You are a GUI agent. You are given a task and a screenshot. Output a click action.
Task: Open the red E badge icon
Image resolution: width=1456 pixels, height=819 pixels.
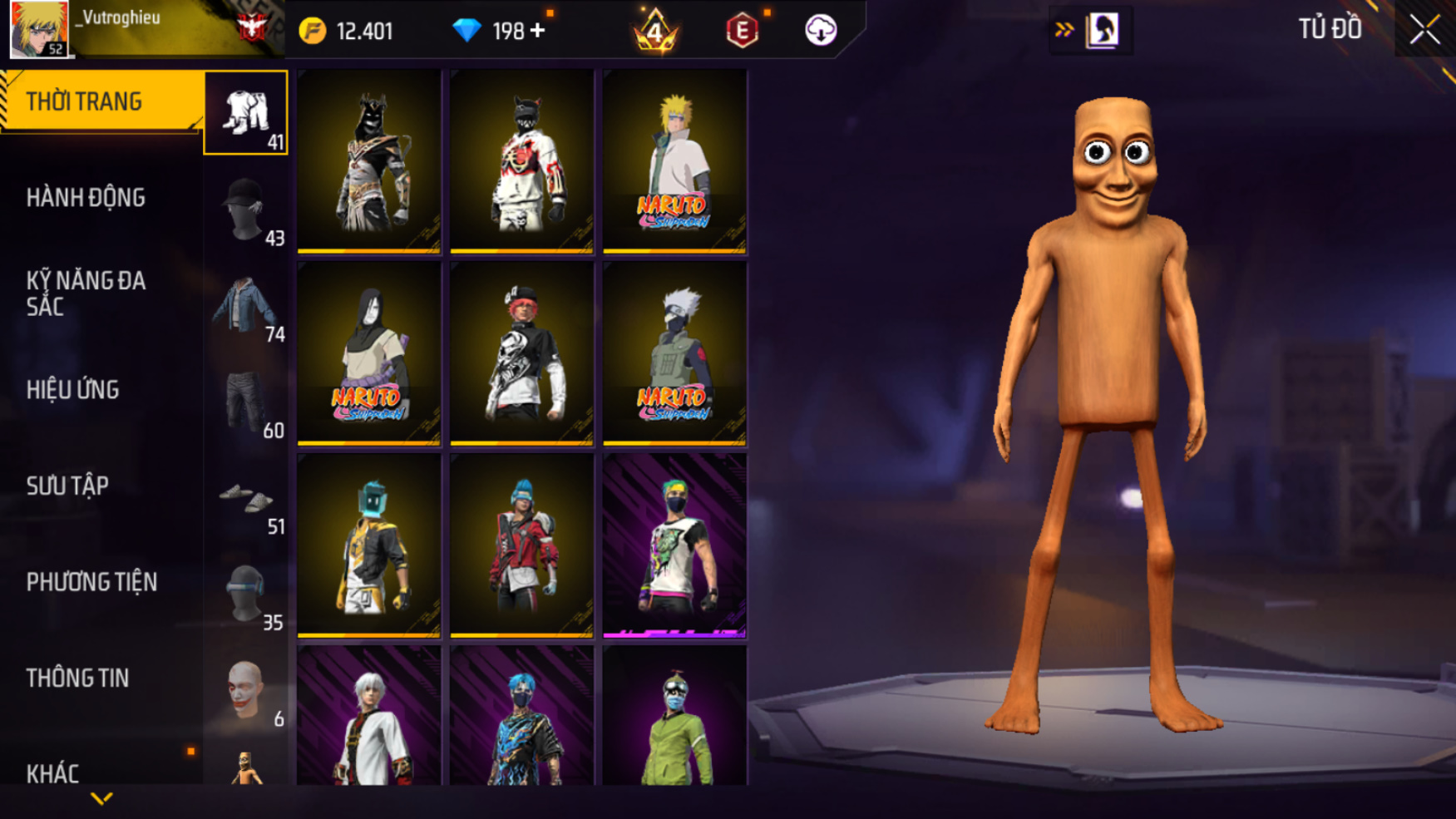742,32
